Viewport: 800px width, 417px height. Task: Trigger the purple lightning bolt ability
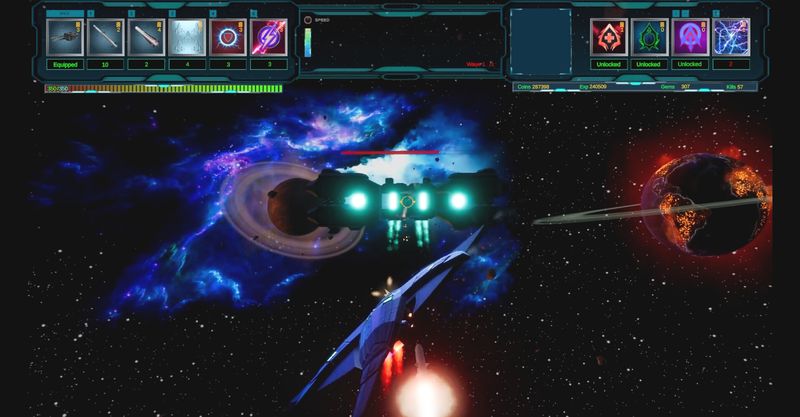pyautogui.click(x=268, y=37)
